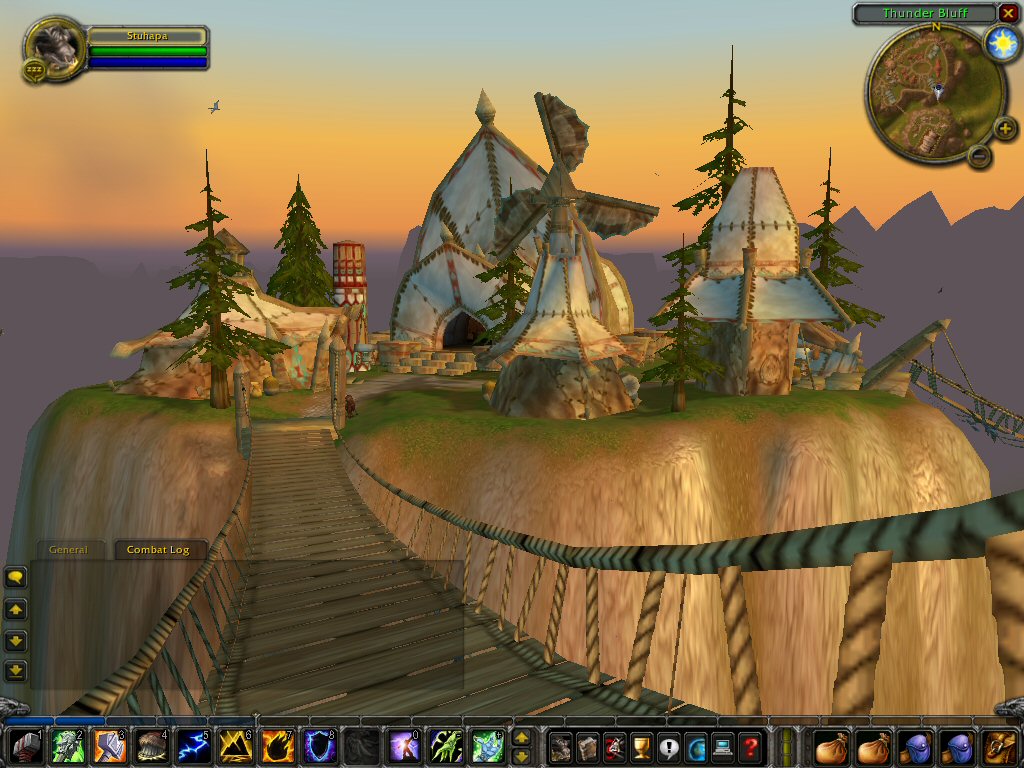Use the blue shield ability in slot 8

319,746
